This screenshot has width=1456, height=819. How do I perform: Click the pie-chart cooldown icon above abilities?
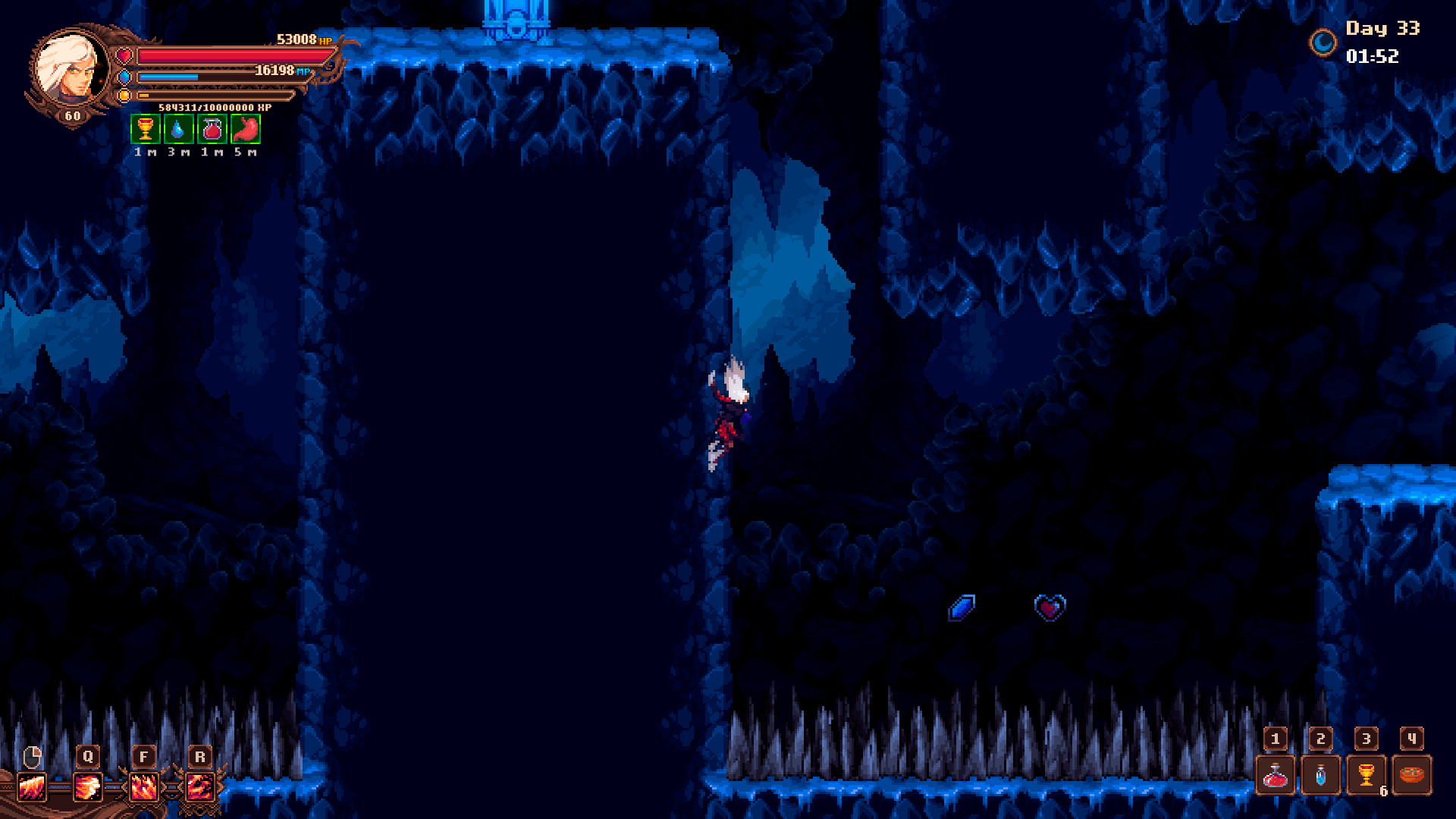coord(32,755)
